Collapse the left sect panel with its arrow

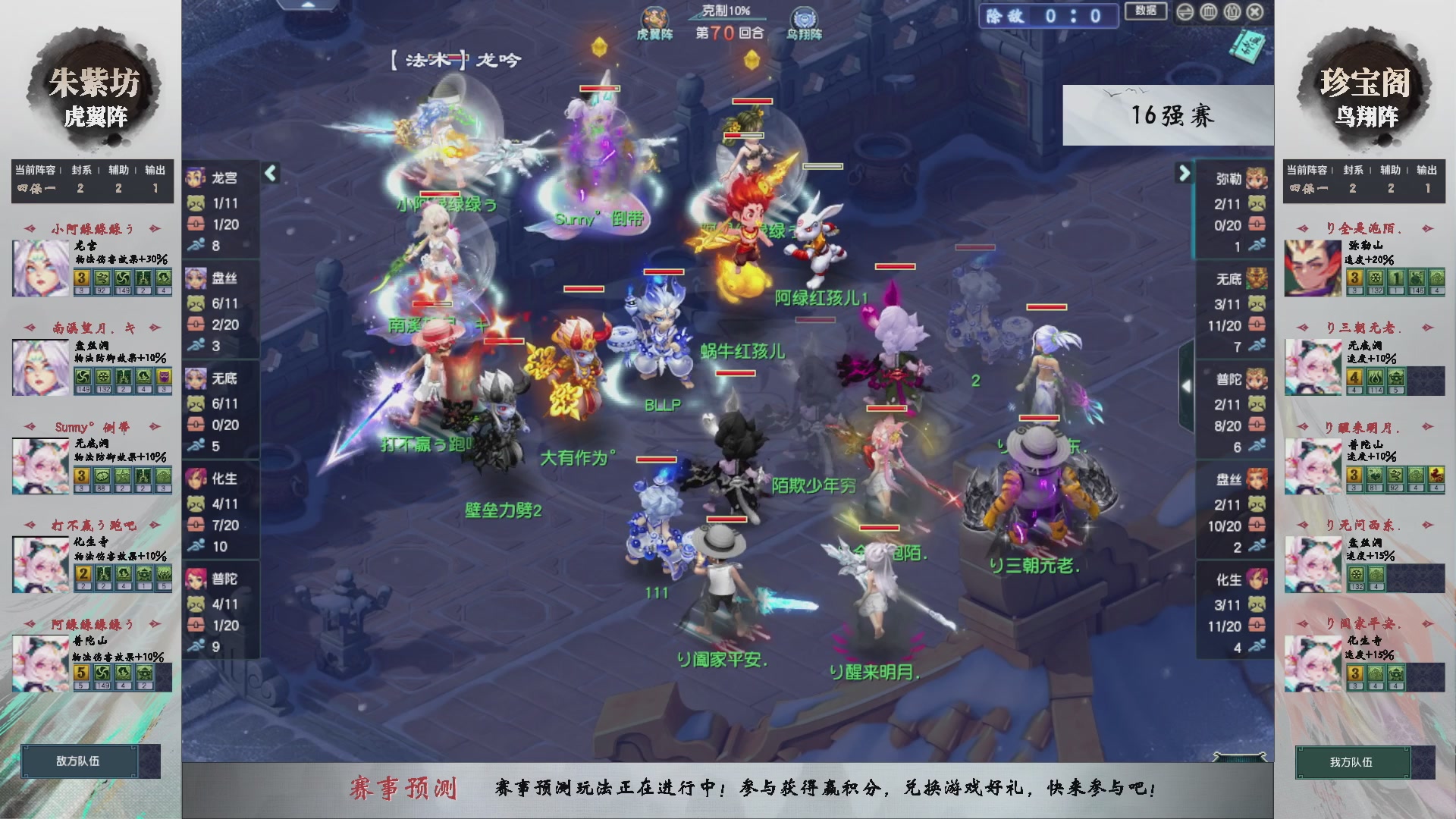point(271,172)
